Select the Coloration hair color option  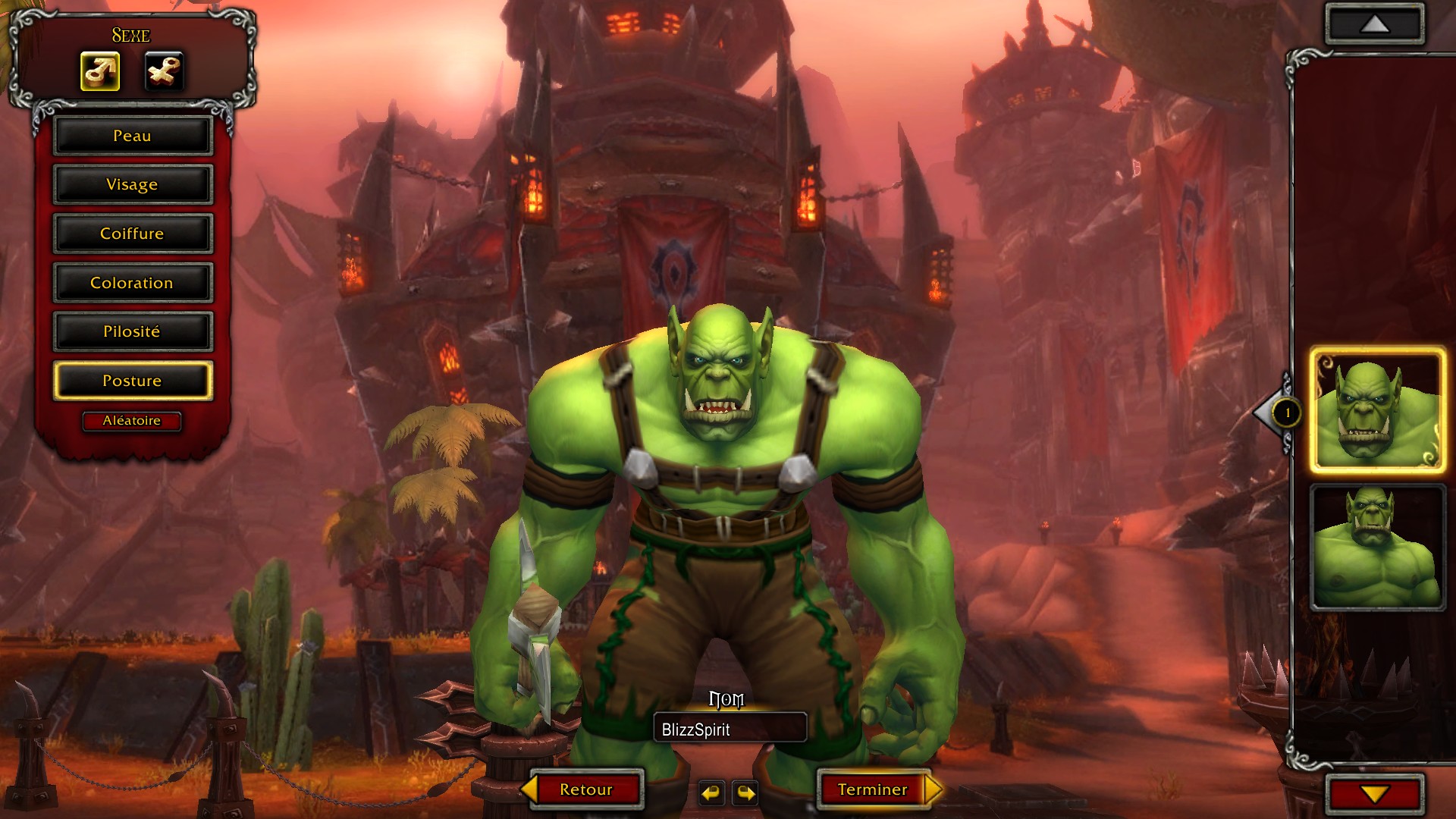point(133,283)
